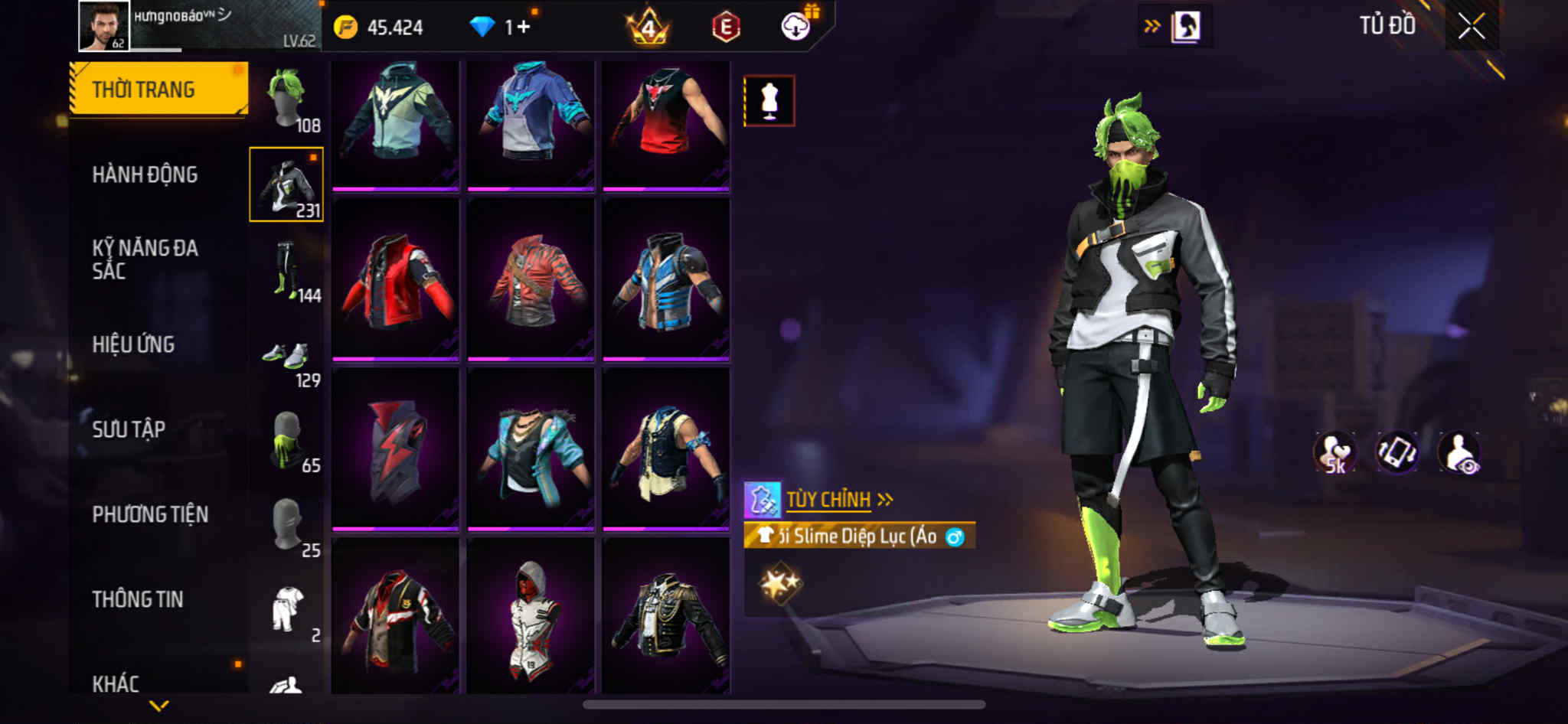This screenshot has width=1568, height=724.
Task: Open the THÔNG TIN tab
Action: [x=138, y=599]
